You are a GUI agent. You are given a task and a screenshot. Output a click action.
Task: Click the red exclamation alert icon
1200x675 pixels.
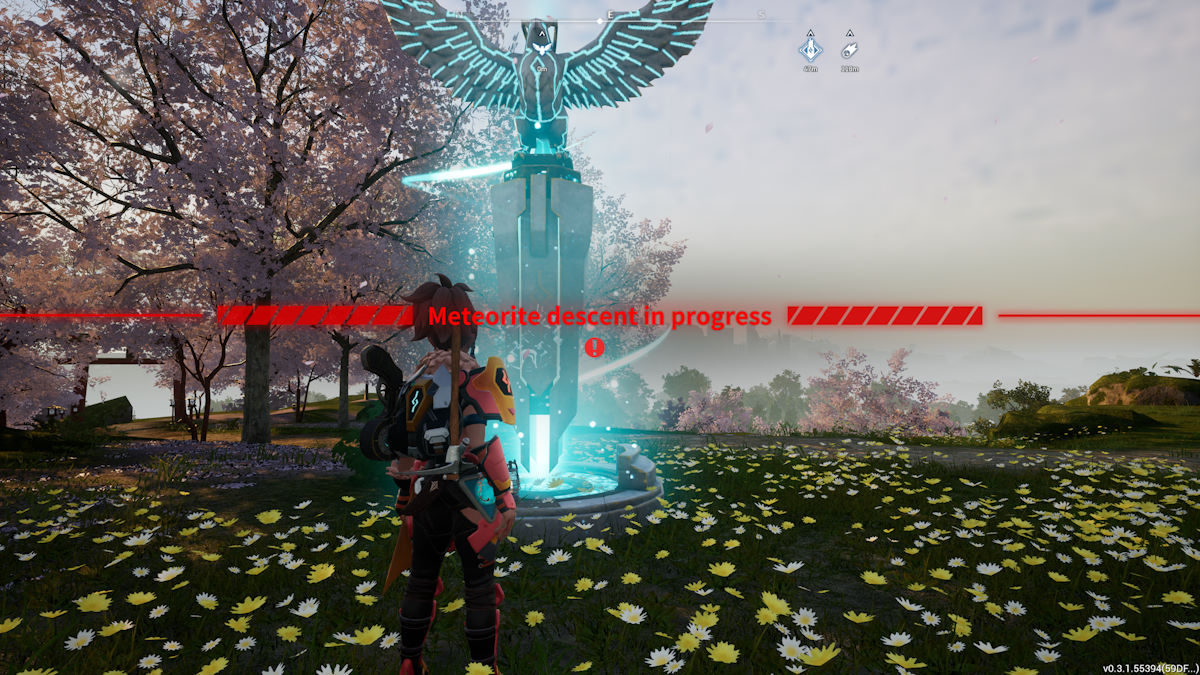pos(595,347)
